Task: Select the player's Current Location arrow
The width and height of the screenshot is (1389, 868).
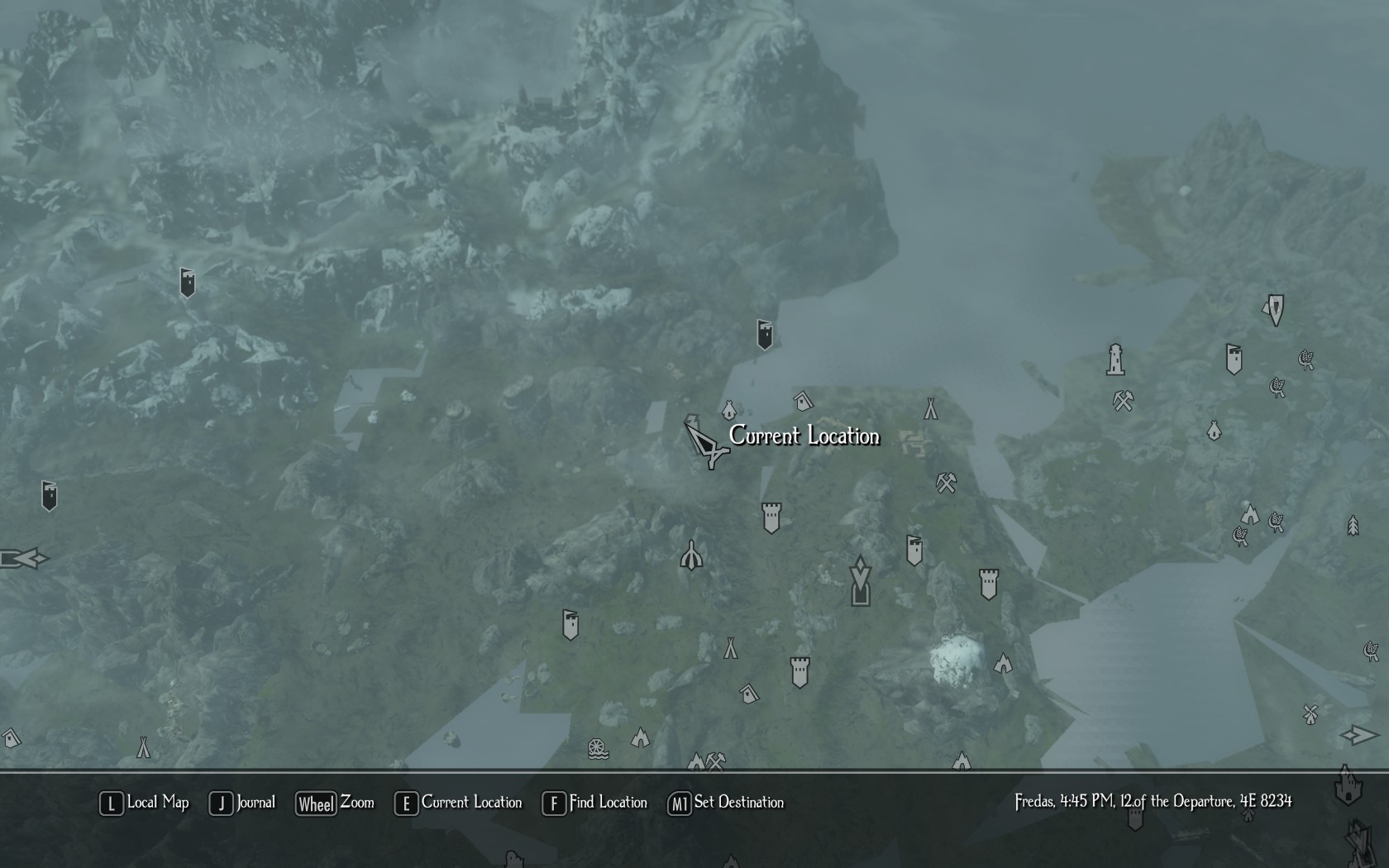Action: pos(705,446)
